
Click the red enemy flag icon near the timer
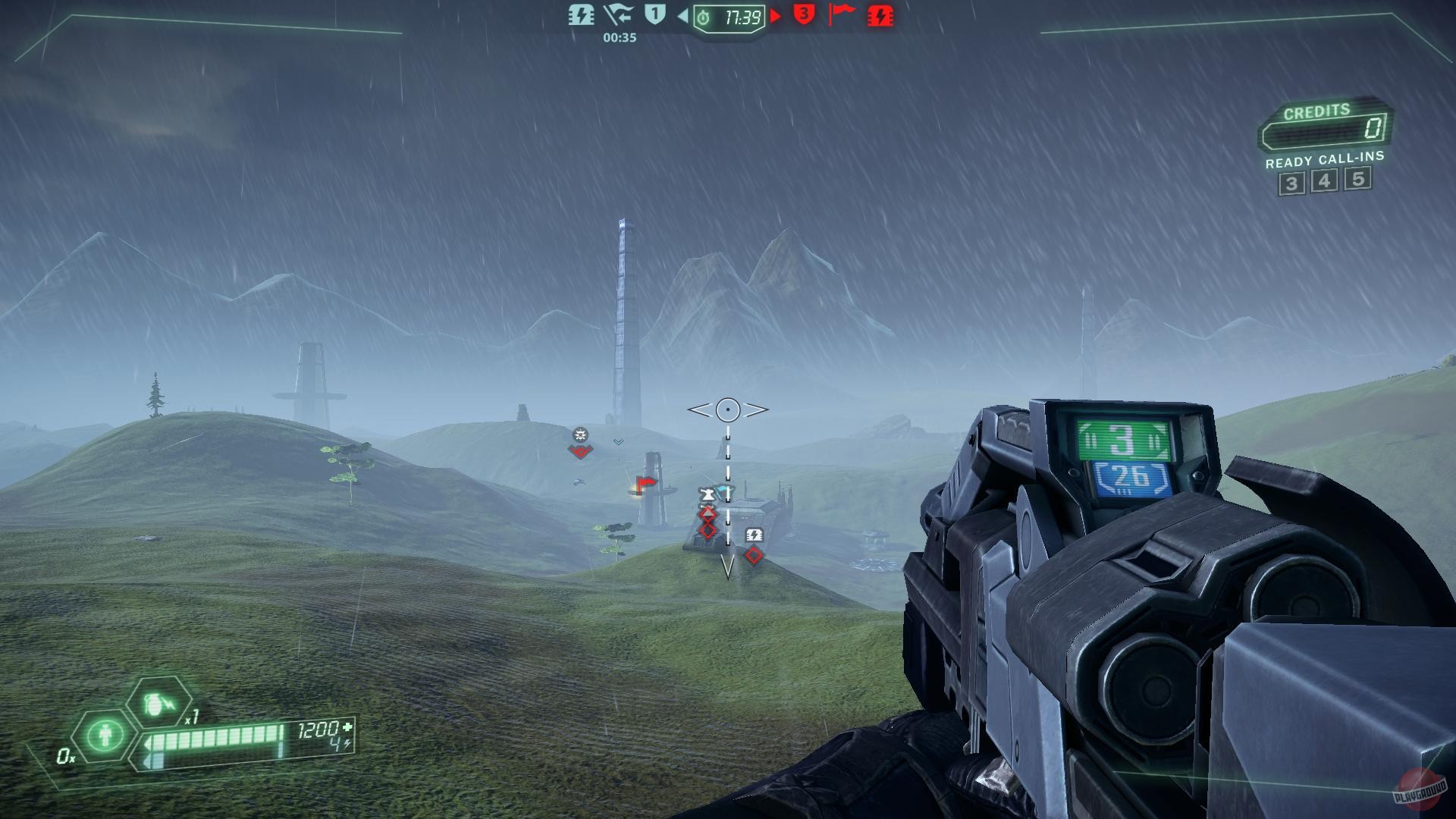tap(839, 15)
